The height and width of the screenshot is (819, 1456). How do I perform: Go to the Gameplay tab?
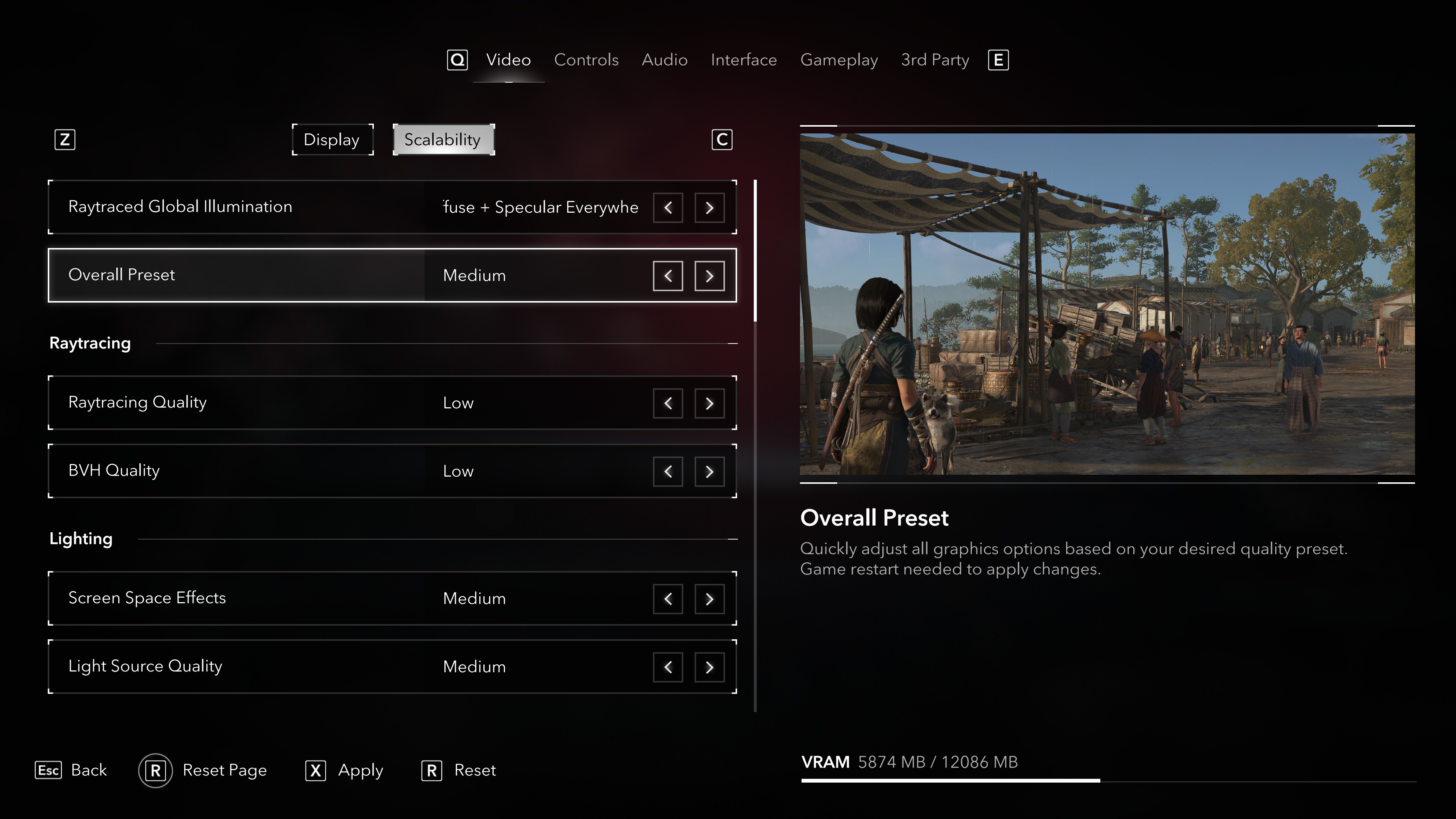coord(839,60)
